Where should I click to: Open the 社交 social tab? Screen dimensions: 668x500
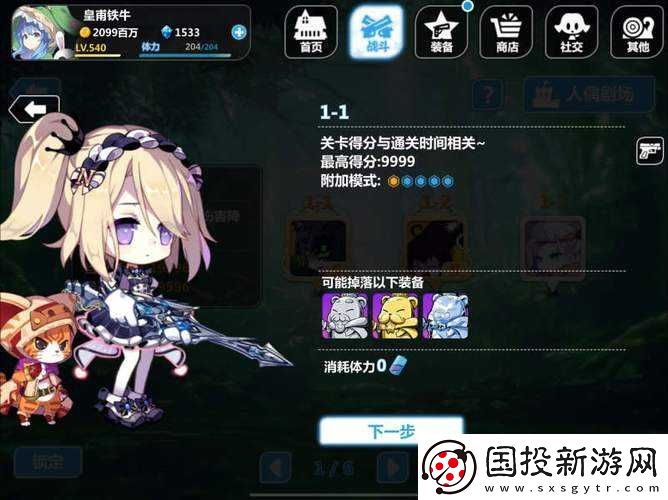[569, 31]
